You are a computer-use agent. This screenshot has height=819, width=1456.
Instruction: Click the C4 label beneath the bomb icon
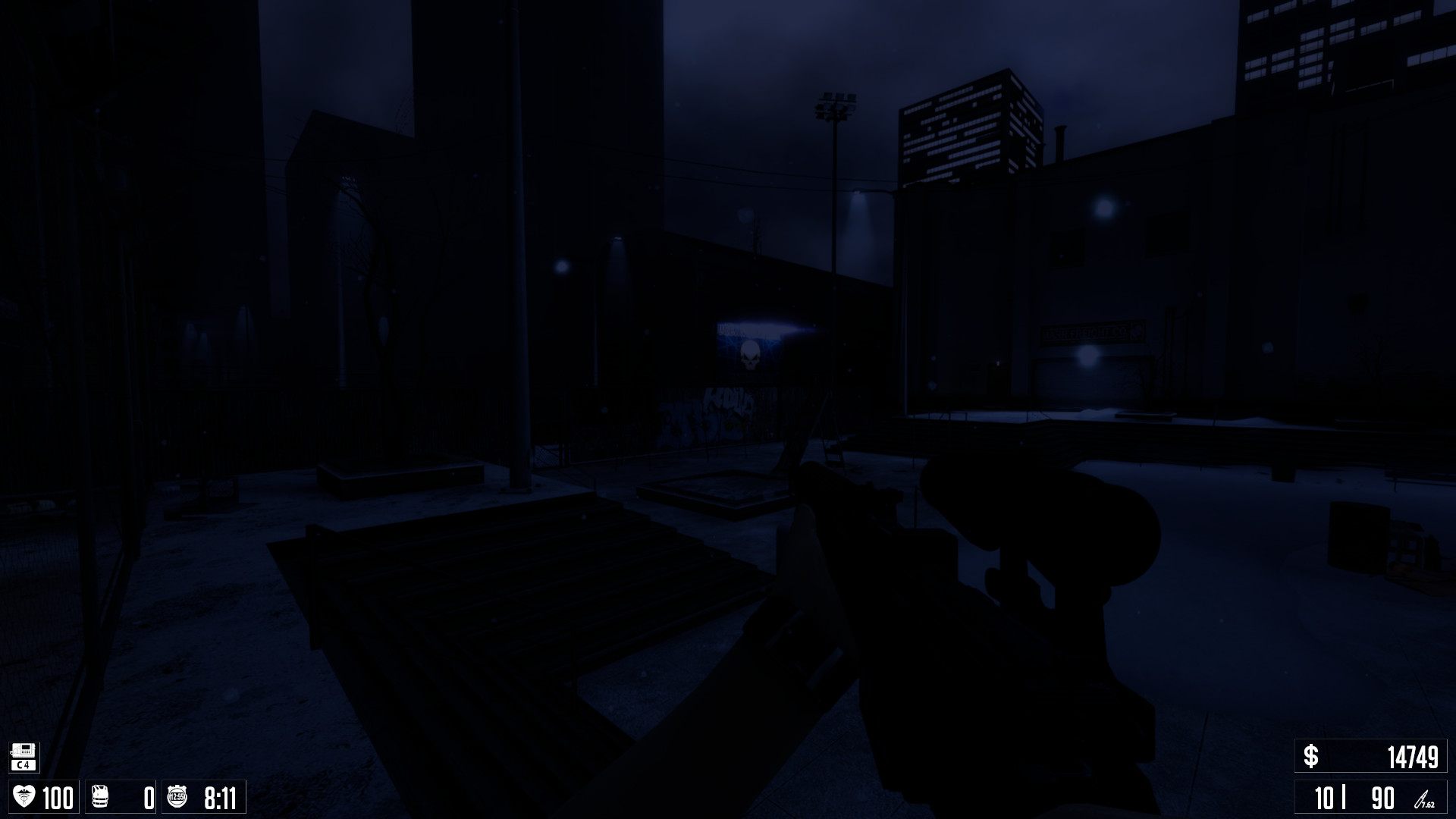23,765
